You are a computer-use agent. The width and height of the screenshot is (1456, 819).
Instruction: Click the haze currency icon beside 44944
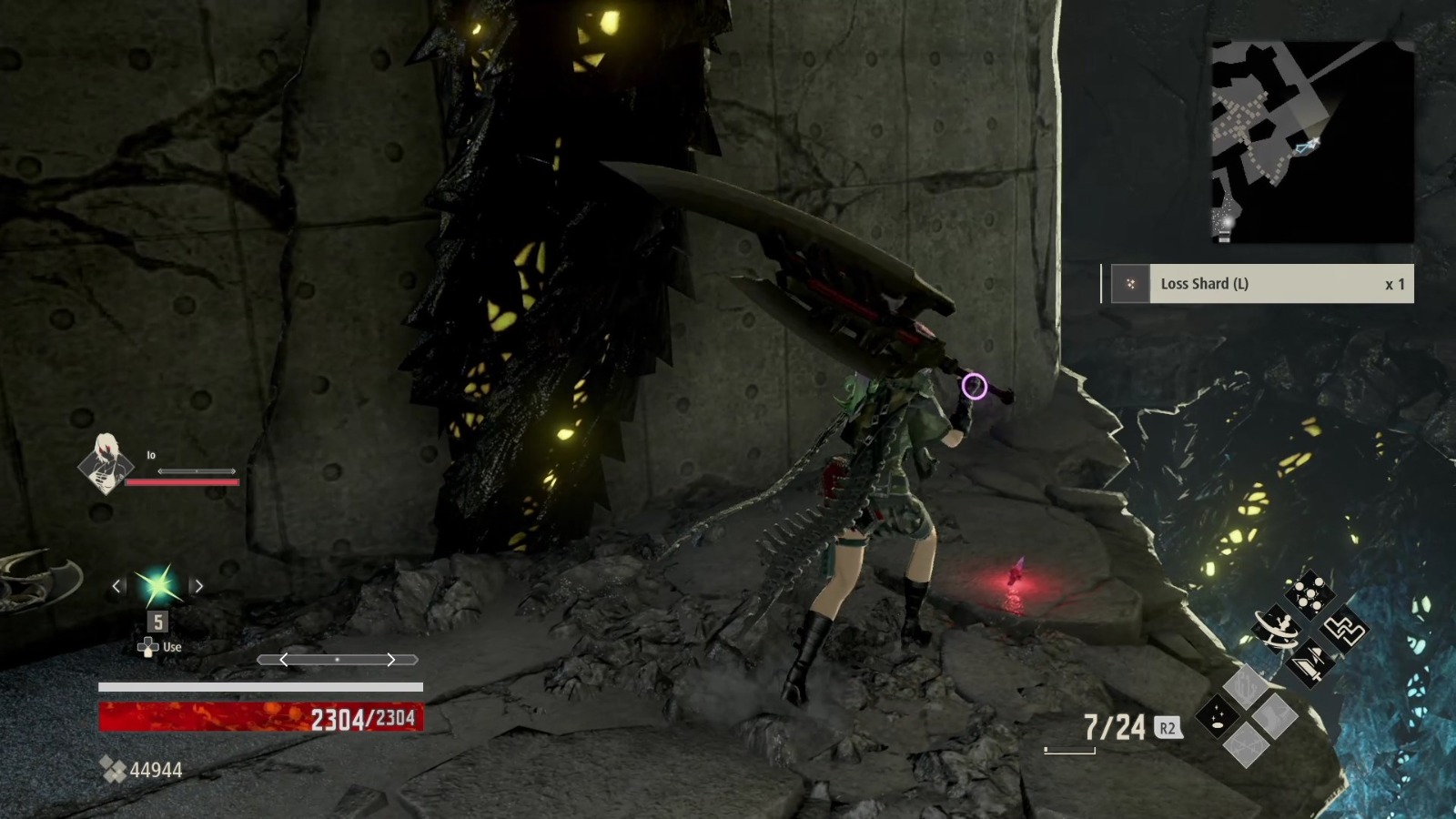click(x=114, y=769)
